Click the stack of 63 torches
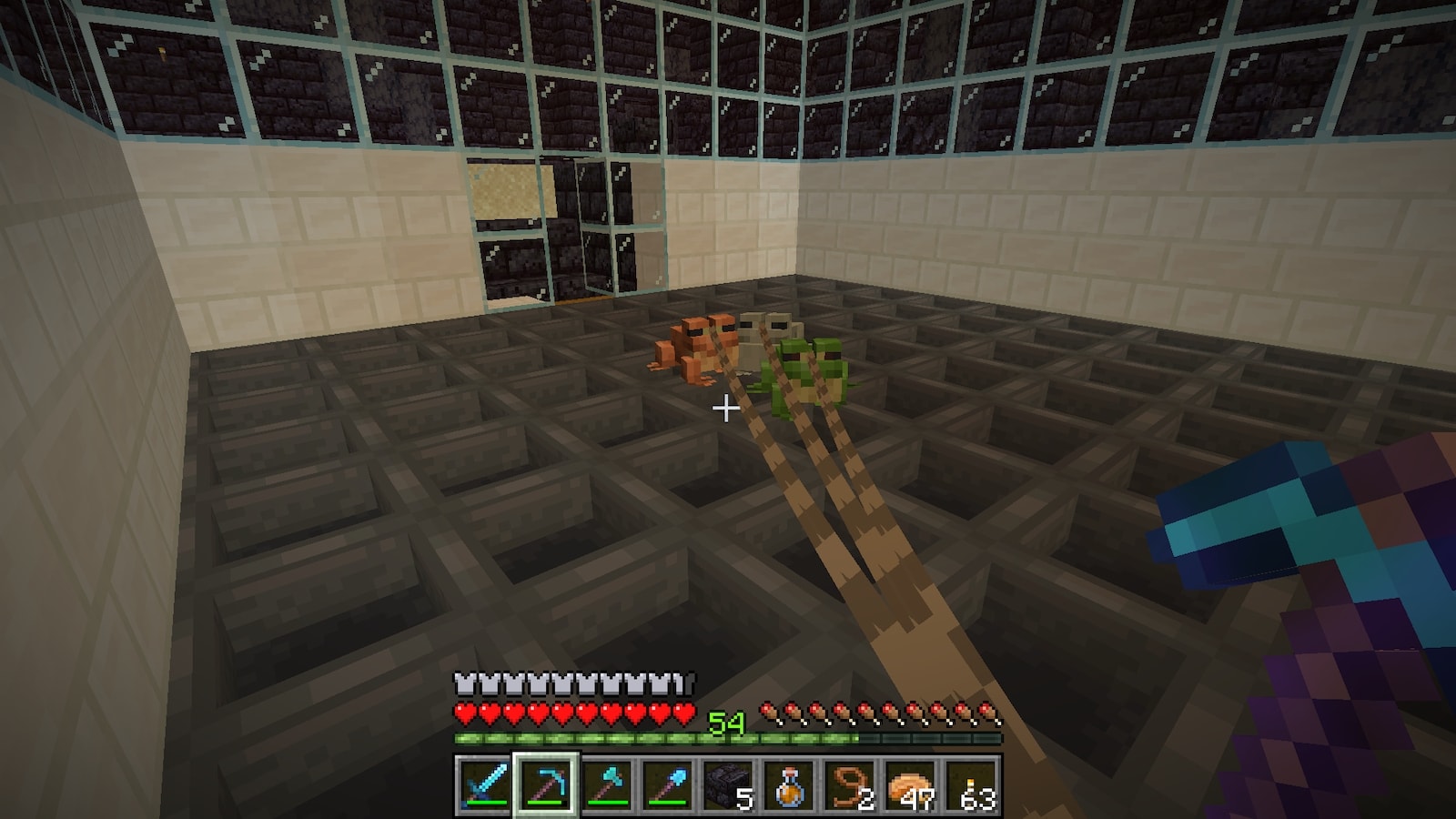The height and width of the screenshot is (819, 1456). tap(973, 784)
